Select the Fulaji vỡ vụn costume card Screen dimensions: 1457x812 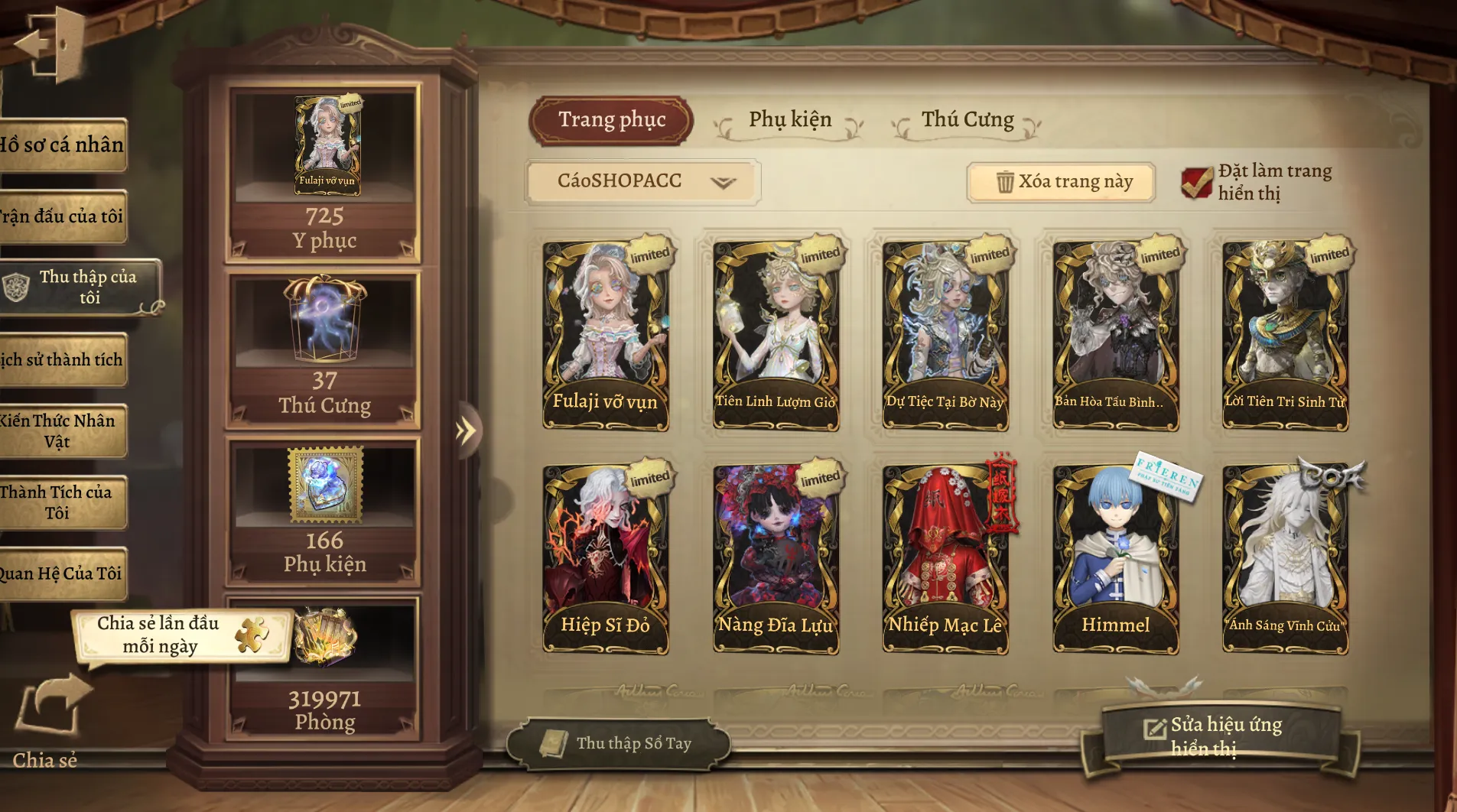tap(606, 334)
